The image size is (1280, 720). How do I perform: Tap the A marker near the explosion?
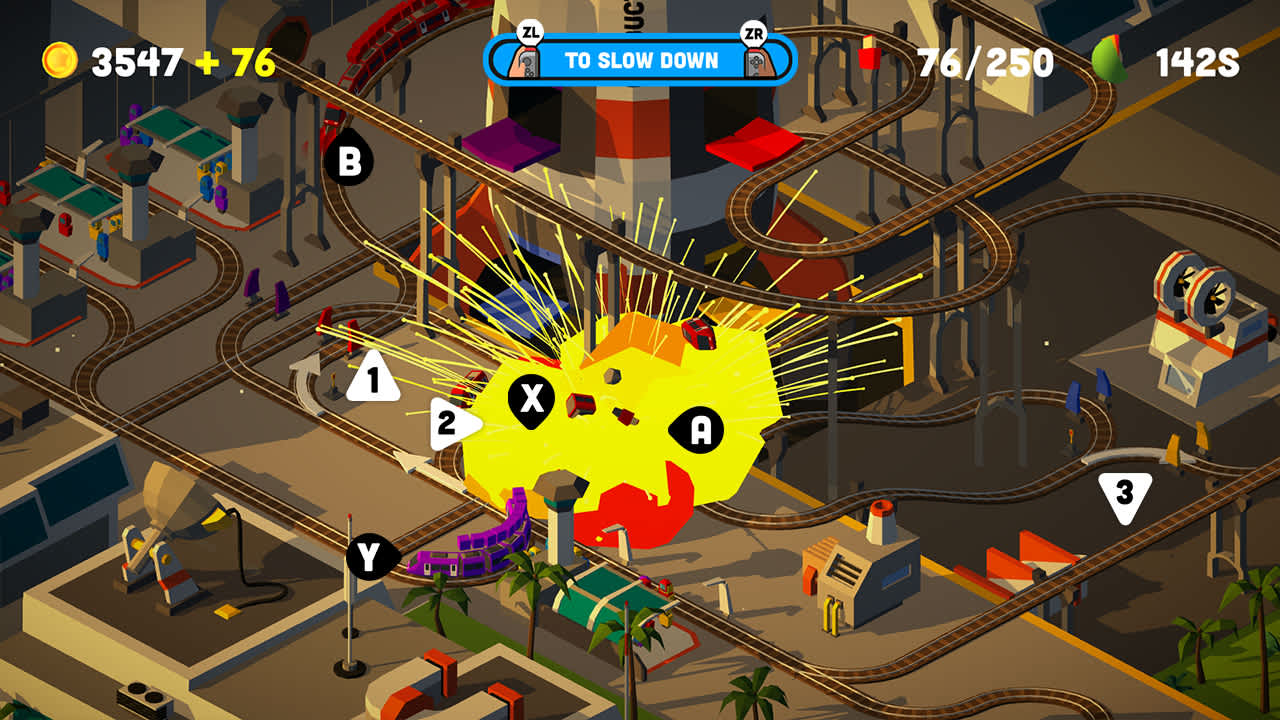coord(700,430)
